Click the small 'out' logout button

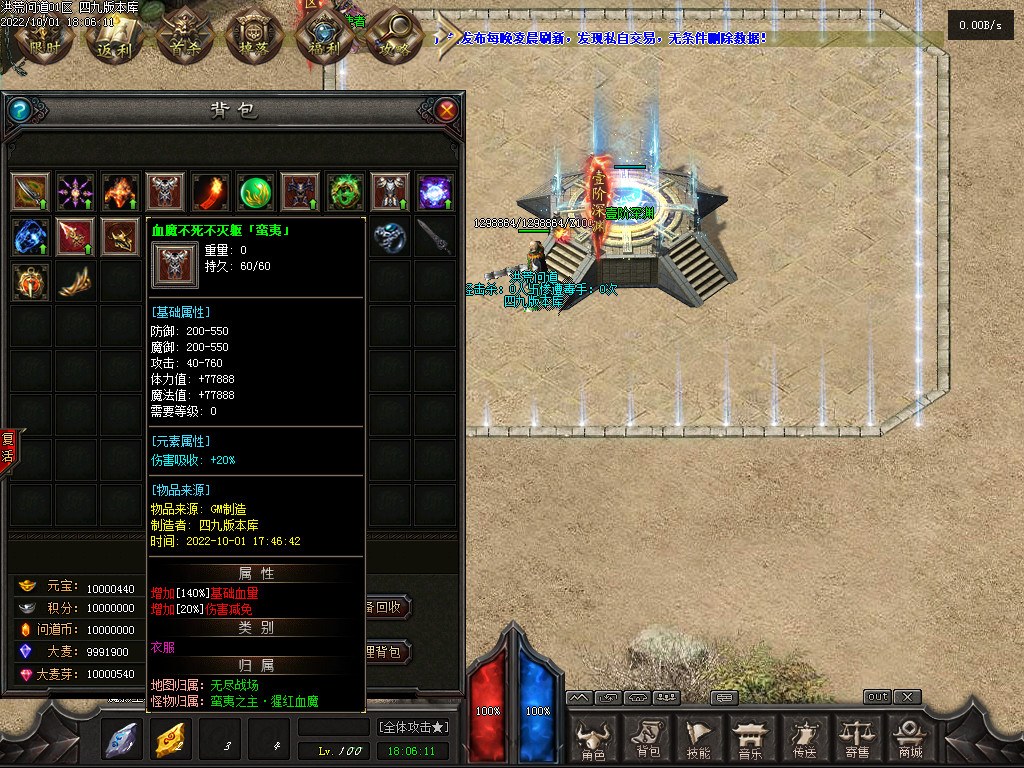pos(877,697)
